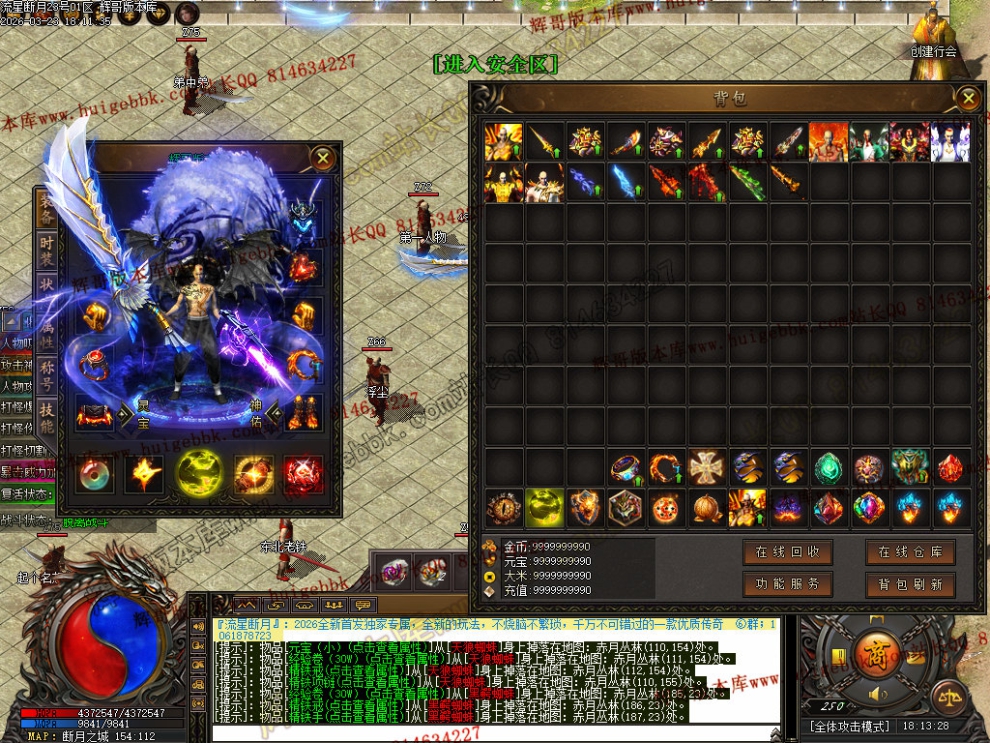The image size is (990, 743).
Task: Open the 在线仓库 online warehouse
Action: pyautogui.click(x=910, y=552)
